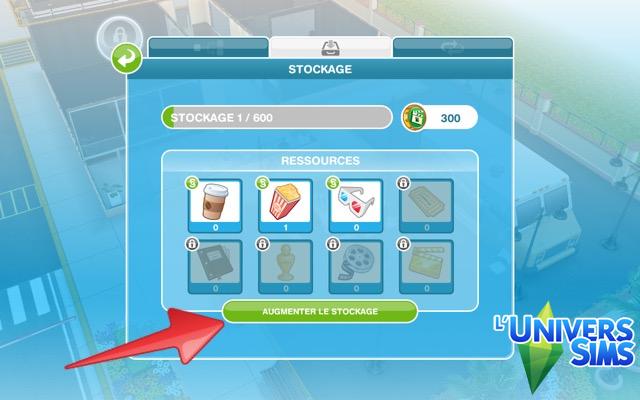Select the locked notebook resource slot
This screenshot has height=400, width=640.
217,265
